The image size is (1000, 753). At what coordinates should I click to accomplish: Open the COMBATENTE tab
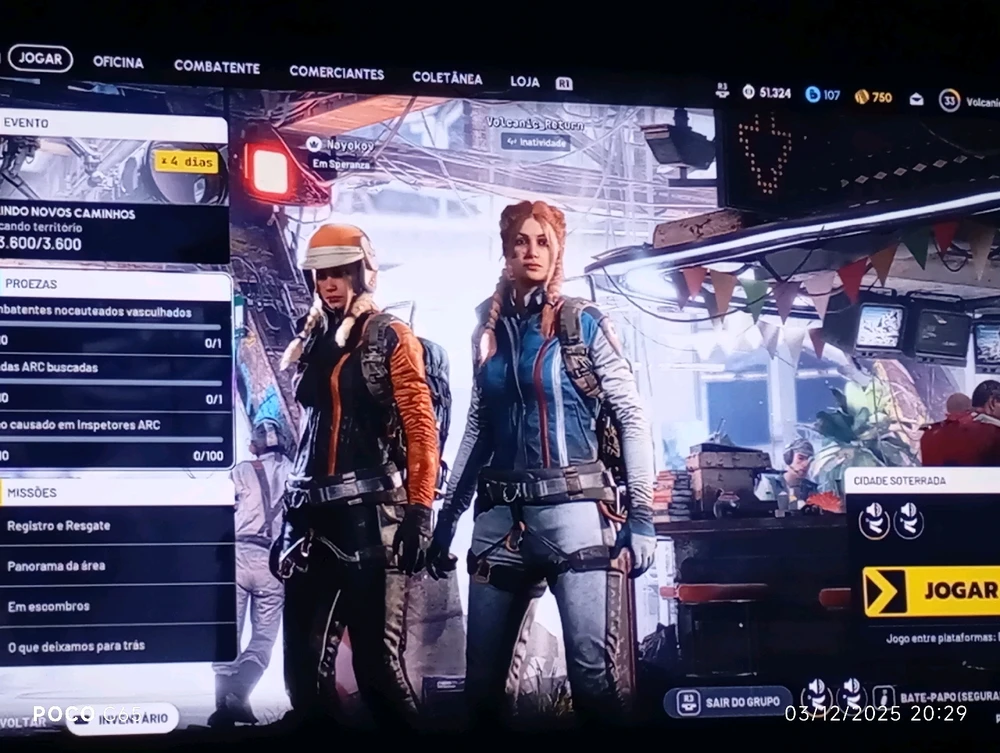[216, 67]
